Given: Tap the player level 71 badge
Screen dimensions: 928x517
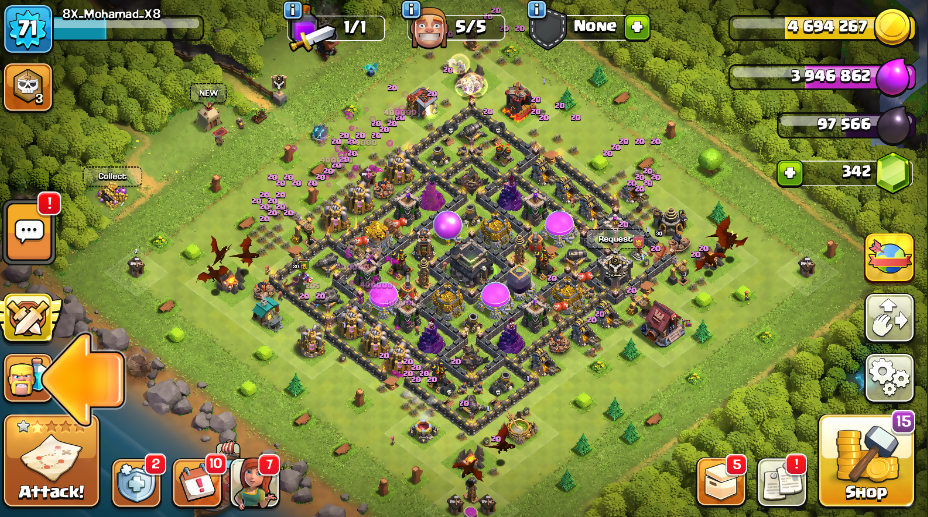Looking at the screenshot, I should pos(28,28).
